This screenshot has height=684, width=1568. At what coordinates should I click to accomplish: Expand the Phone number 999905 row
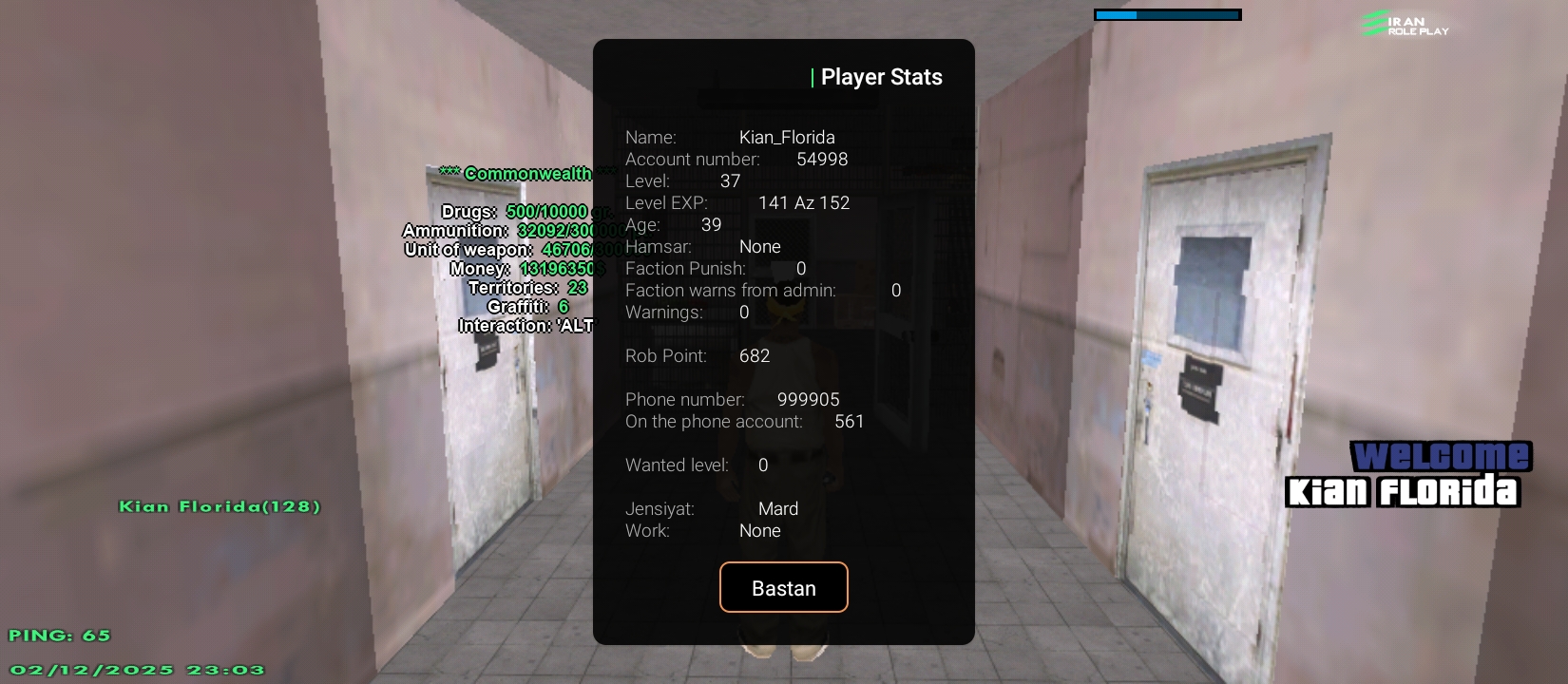point(732,399)
